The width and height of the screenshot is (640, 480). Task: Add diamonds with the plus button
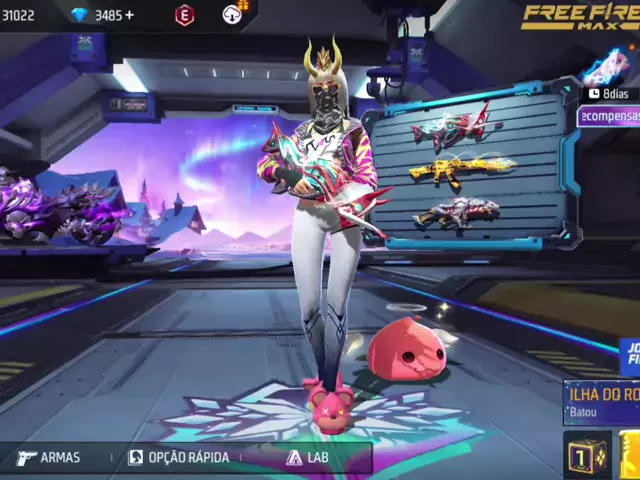pos(129,15)
